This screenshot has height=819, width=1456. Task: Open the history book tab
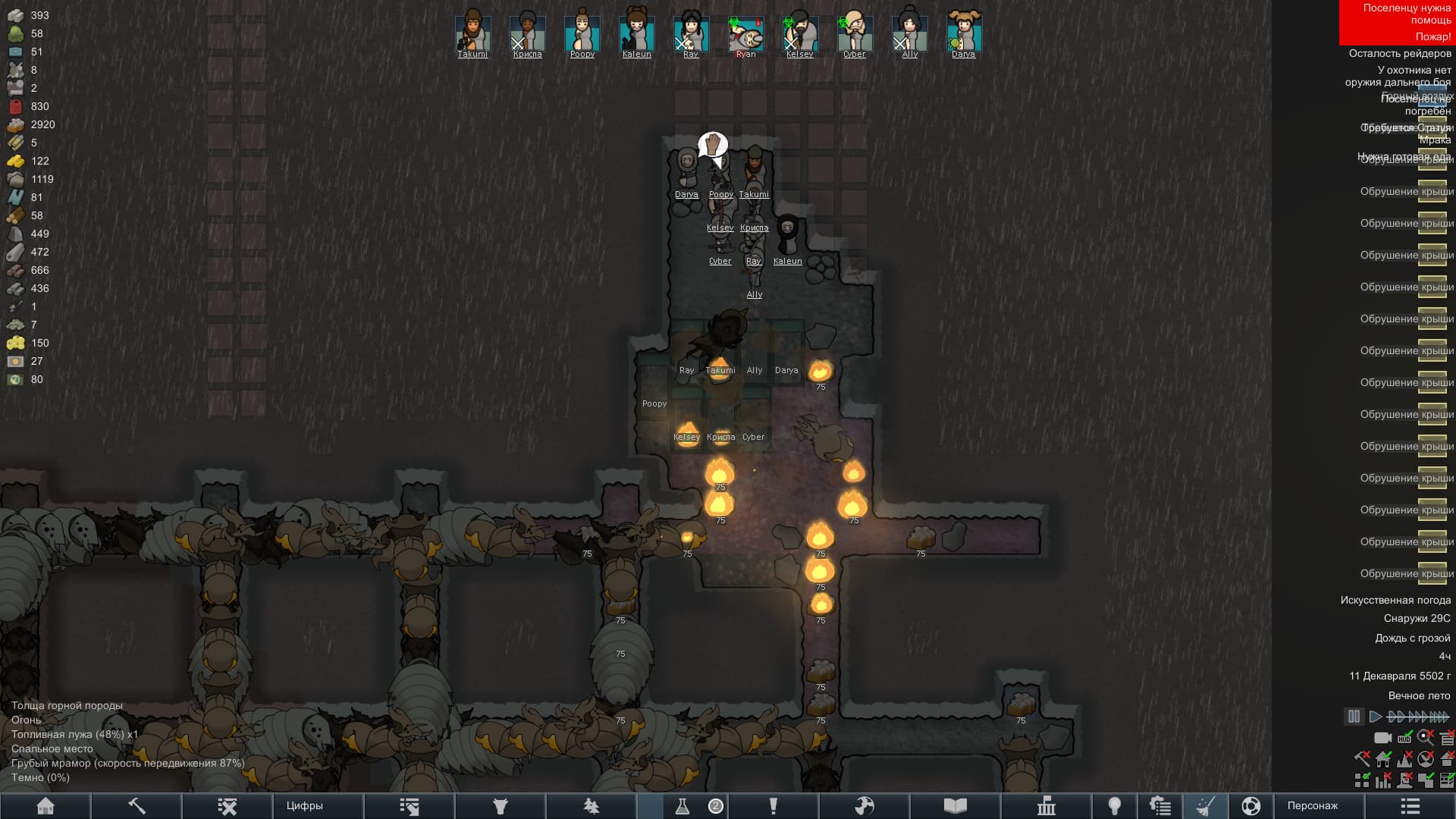[955, 805]
